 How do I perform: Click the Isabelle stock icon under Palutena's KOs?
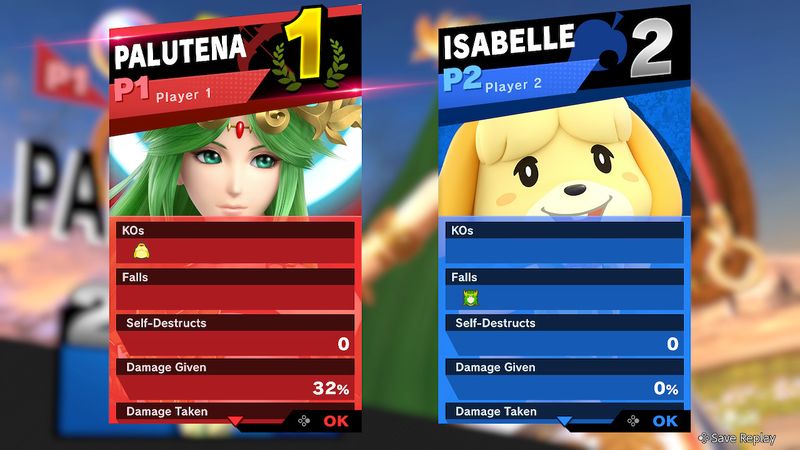140,252
